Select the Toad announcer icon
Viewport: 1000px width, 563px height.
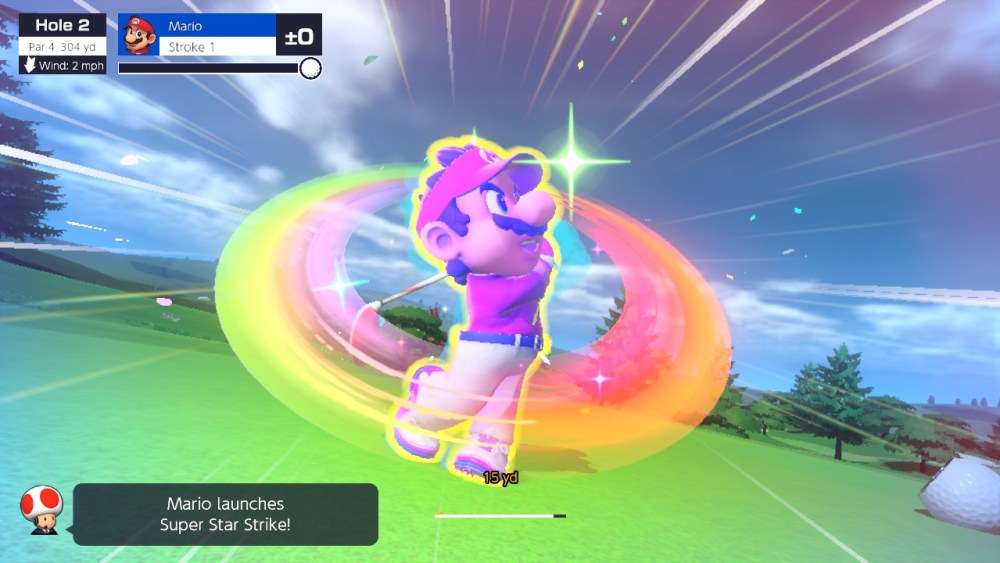click(x=41, y=510)
